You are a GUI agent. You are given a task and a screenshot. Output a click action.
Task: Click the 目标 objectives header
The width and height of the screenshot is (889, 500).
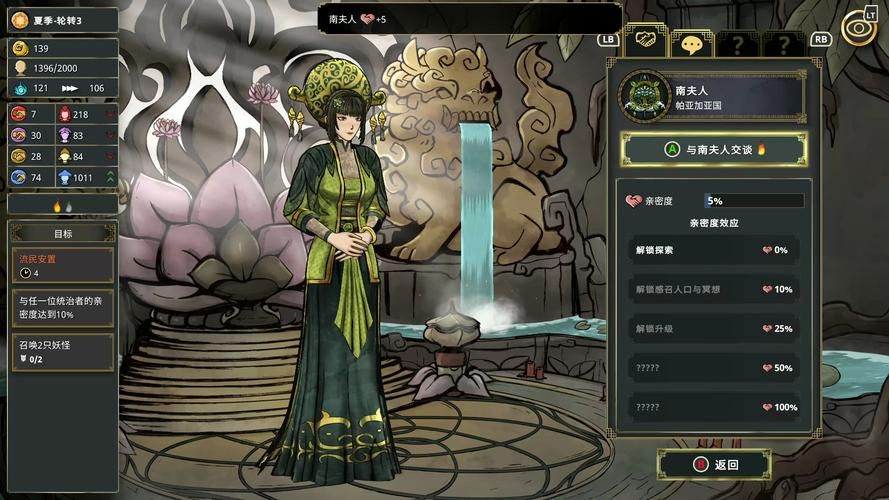point(62,233)
